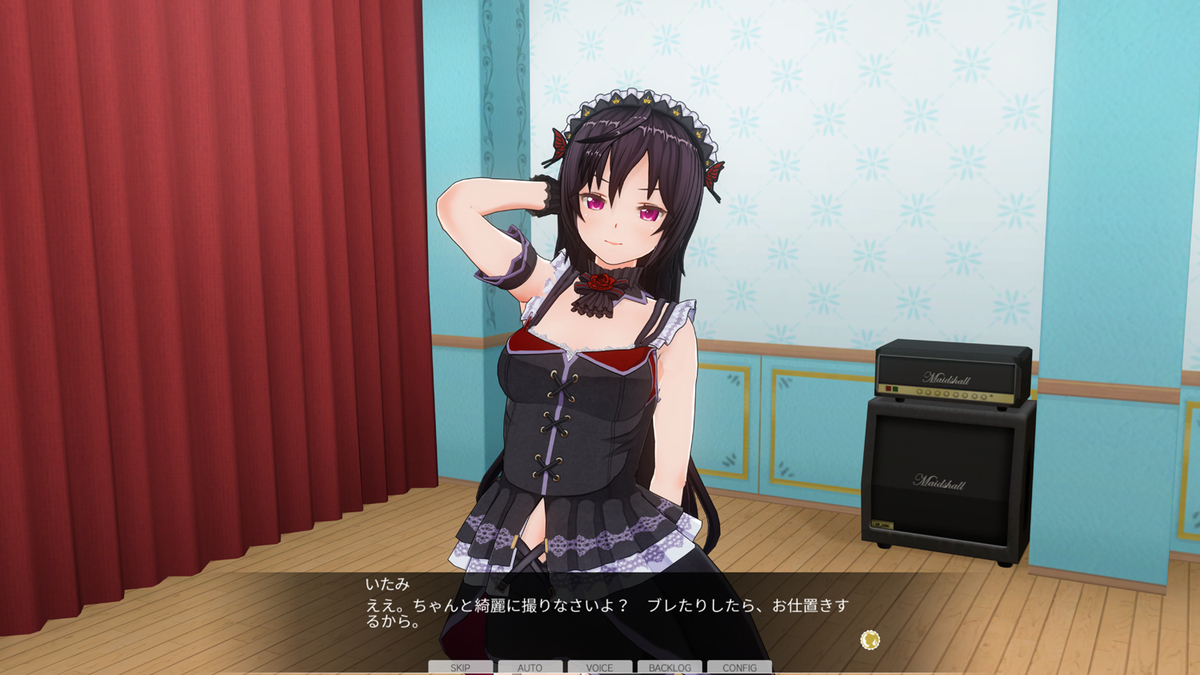Open the CONFIG settings
The width and height of the screenshot is (1200, 675).
point(739,667)
